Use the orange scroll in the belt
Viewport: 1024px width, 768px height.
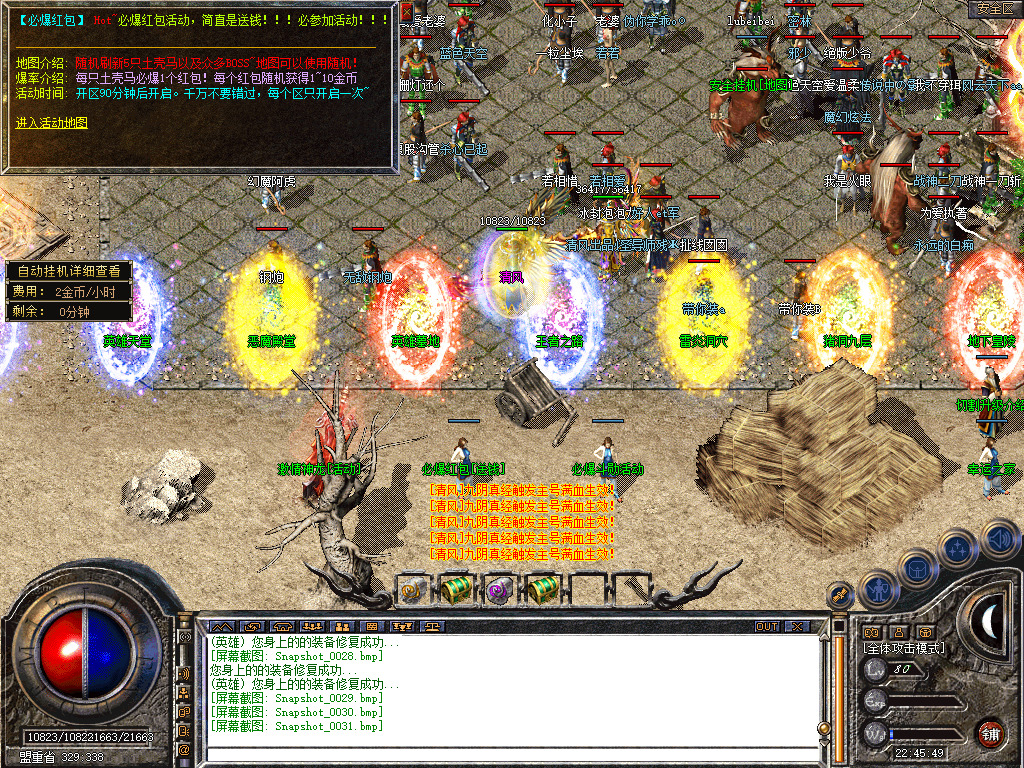point(412,590)
